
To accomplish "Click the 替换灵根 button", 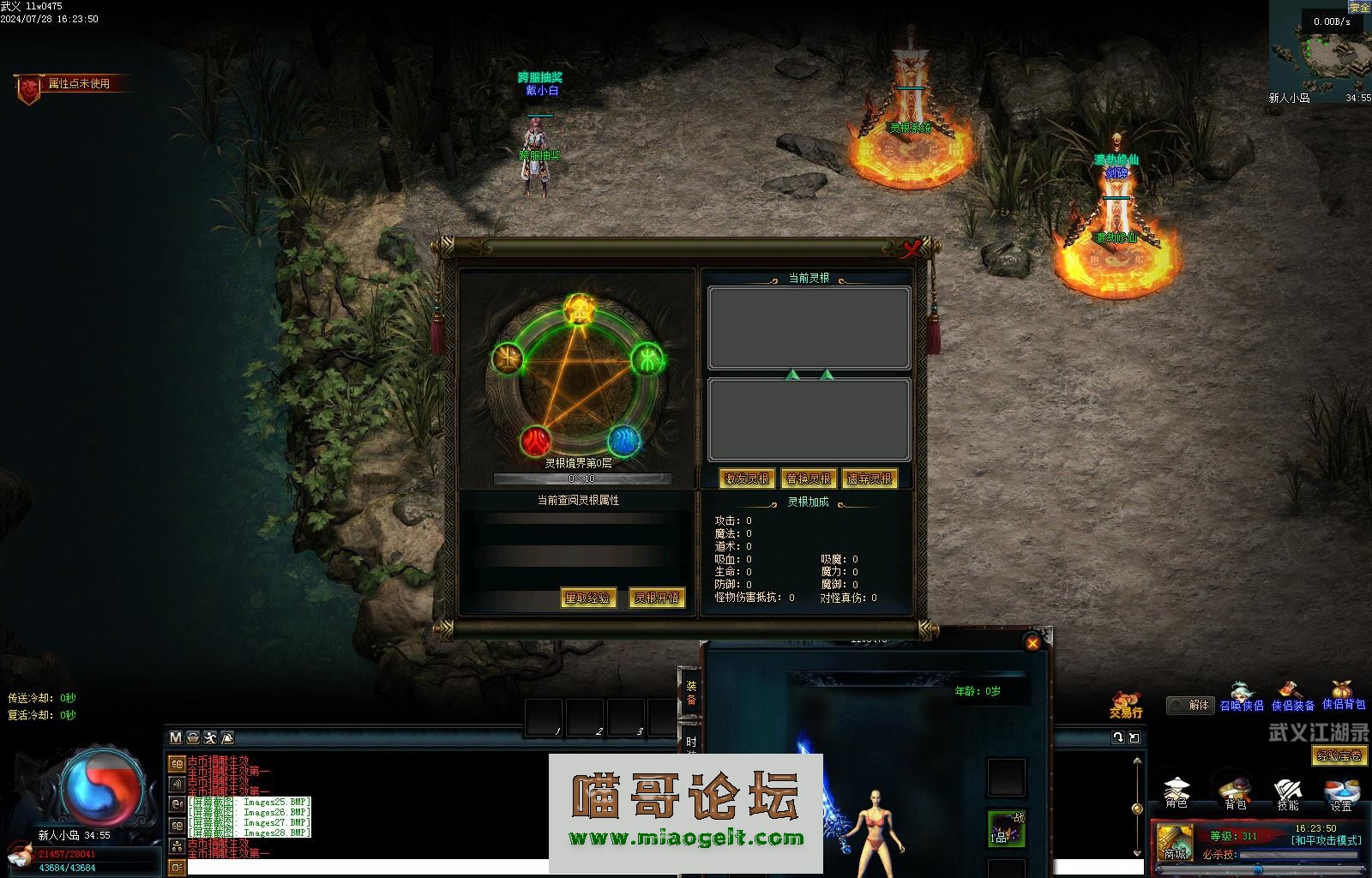I will click(x=809, y=478).
